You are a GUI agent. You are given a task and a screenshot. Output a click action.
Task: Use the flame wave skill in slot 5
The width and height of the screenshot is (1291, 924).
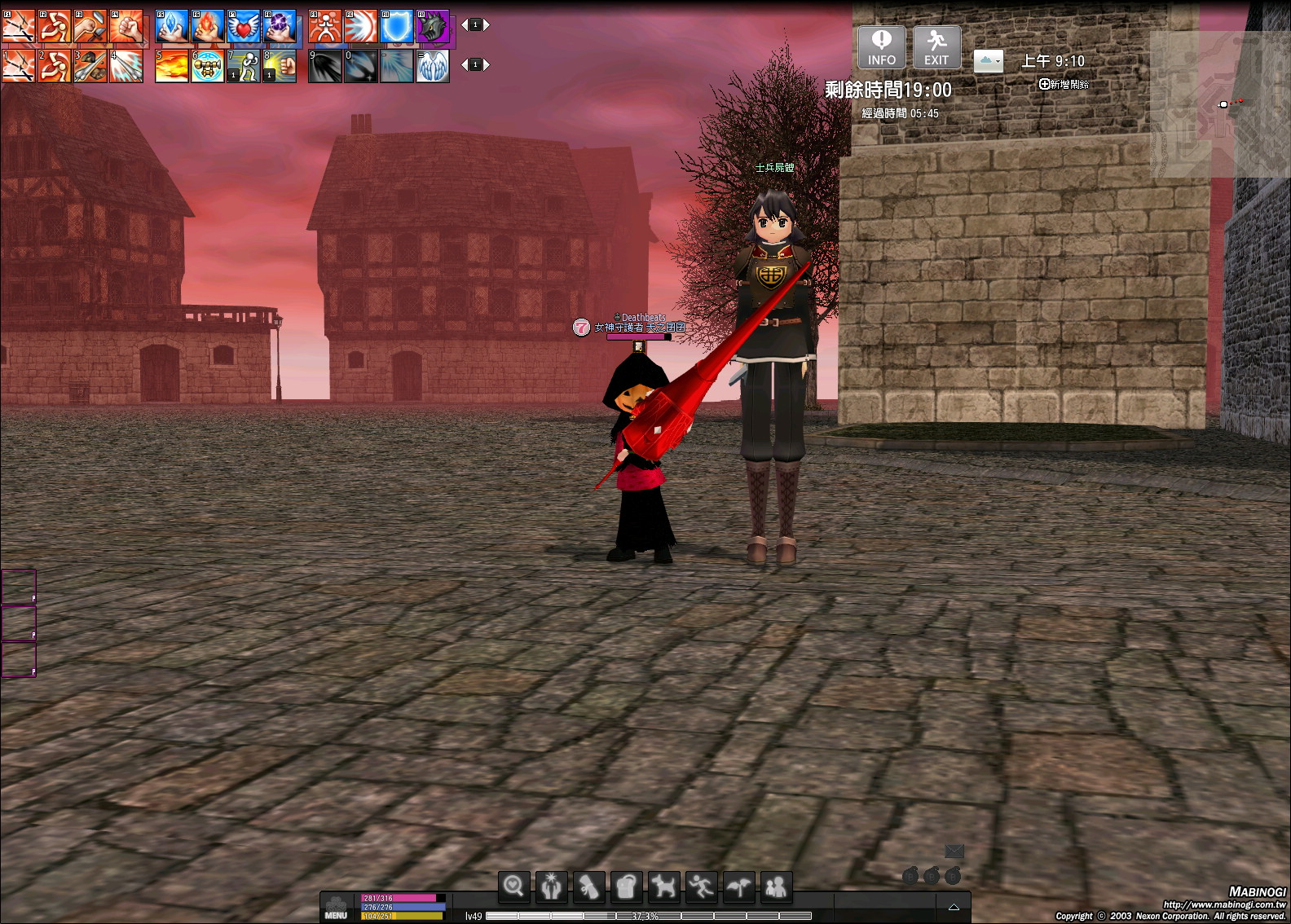[x=172, y=66]
